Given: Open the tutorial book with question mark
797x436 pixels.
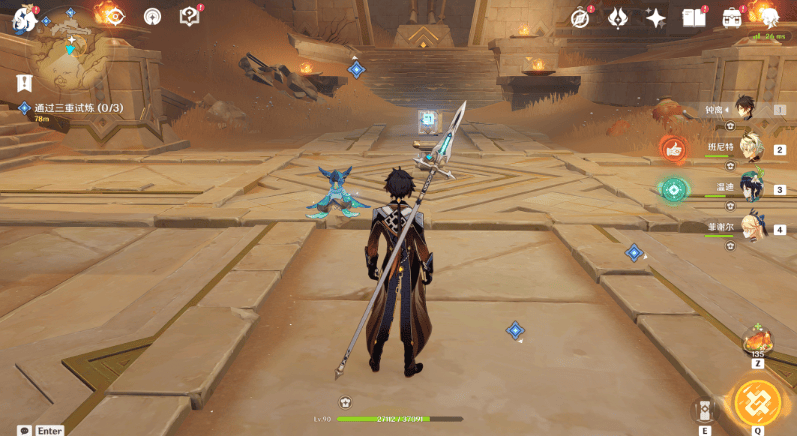Looking at the screenshot, I should point(190,16).
